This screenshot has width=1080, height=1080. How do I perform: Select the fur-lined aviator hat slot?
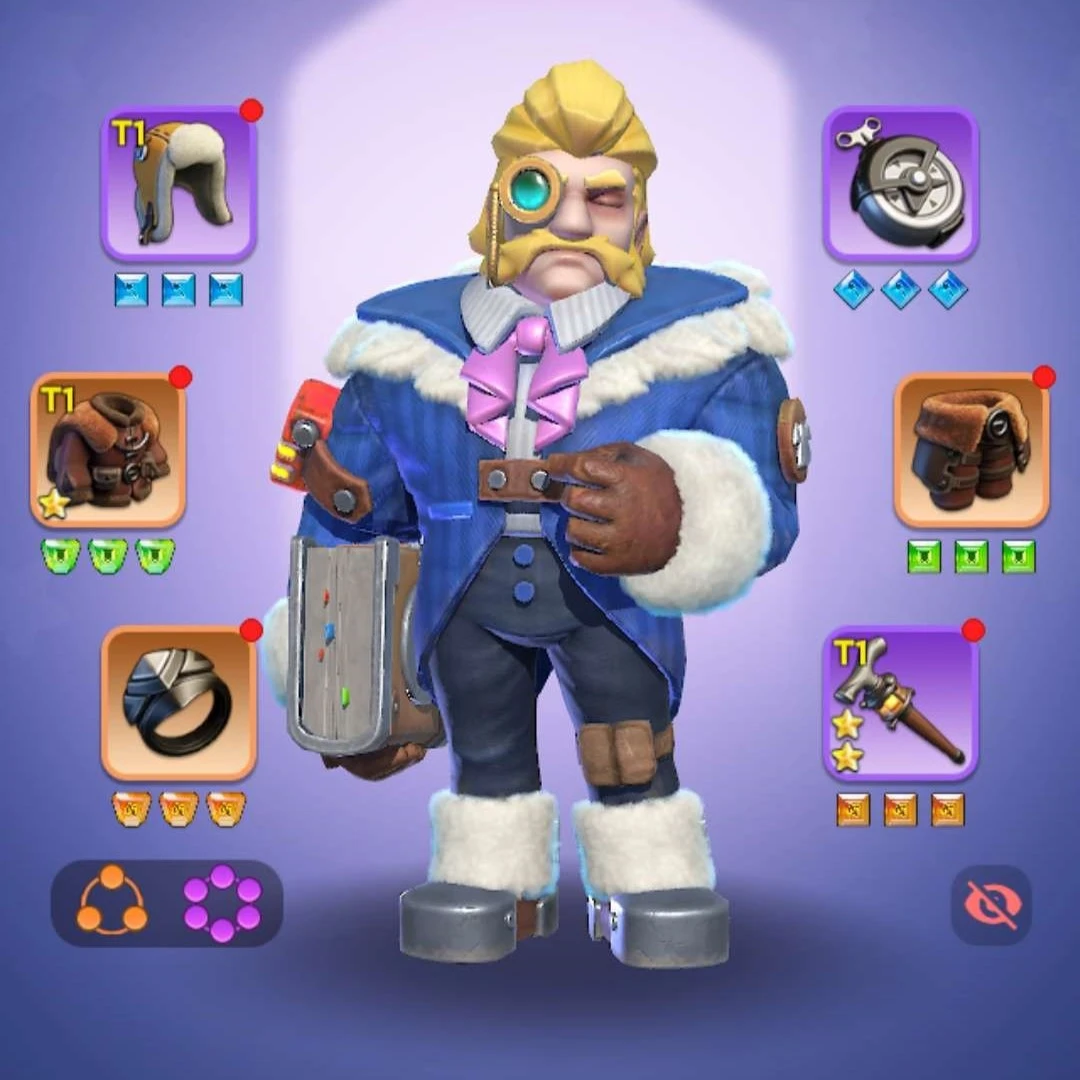point(179,184)
